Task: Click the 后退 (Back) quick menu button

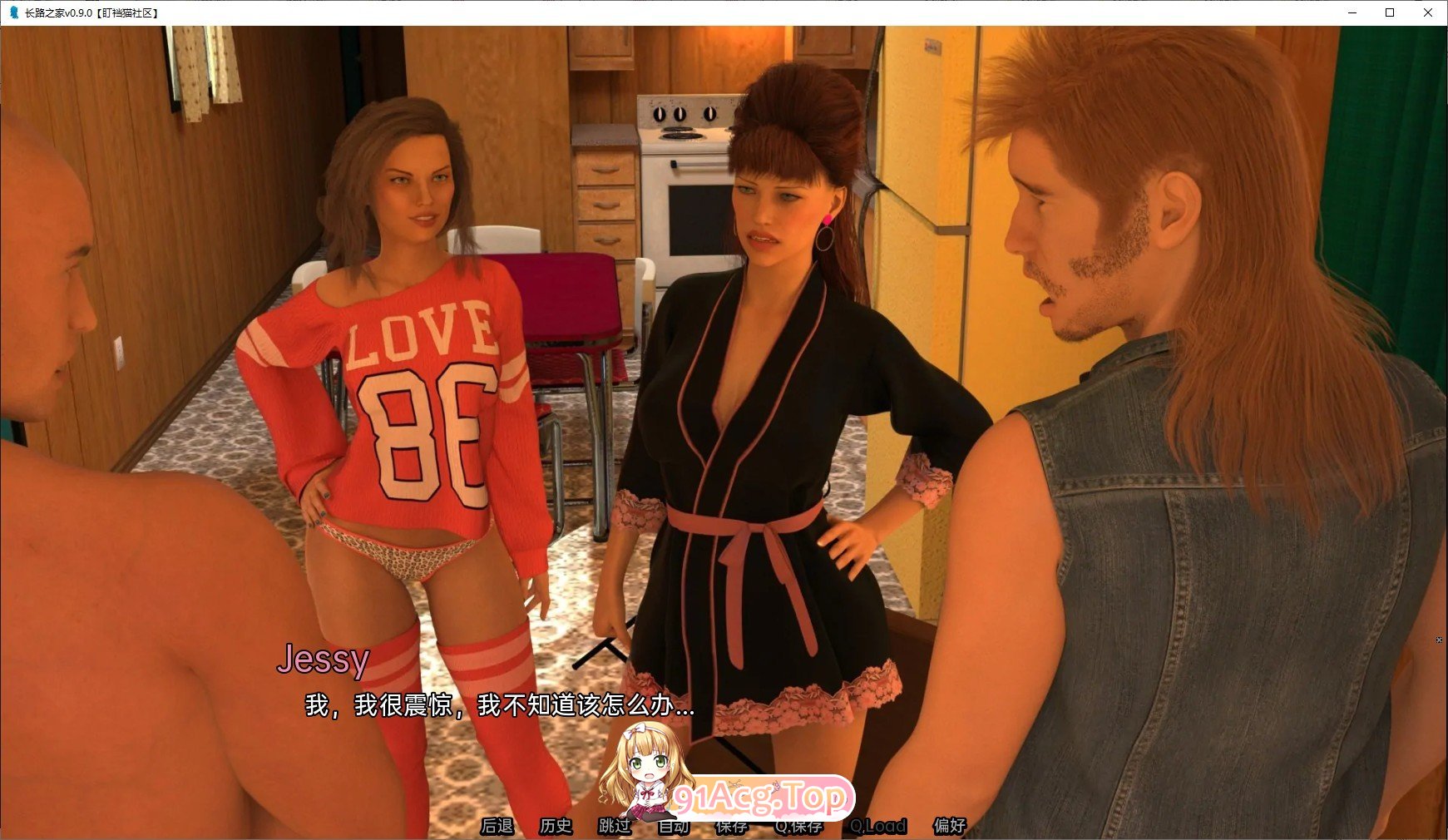Action: pyautogui.click(x=497, y=826)
